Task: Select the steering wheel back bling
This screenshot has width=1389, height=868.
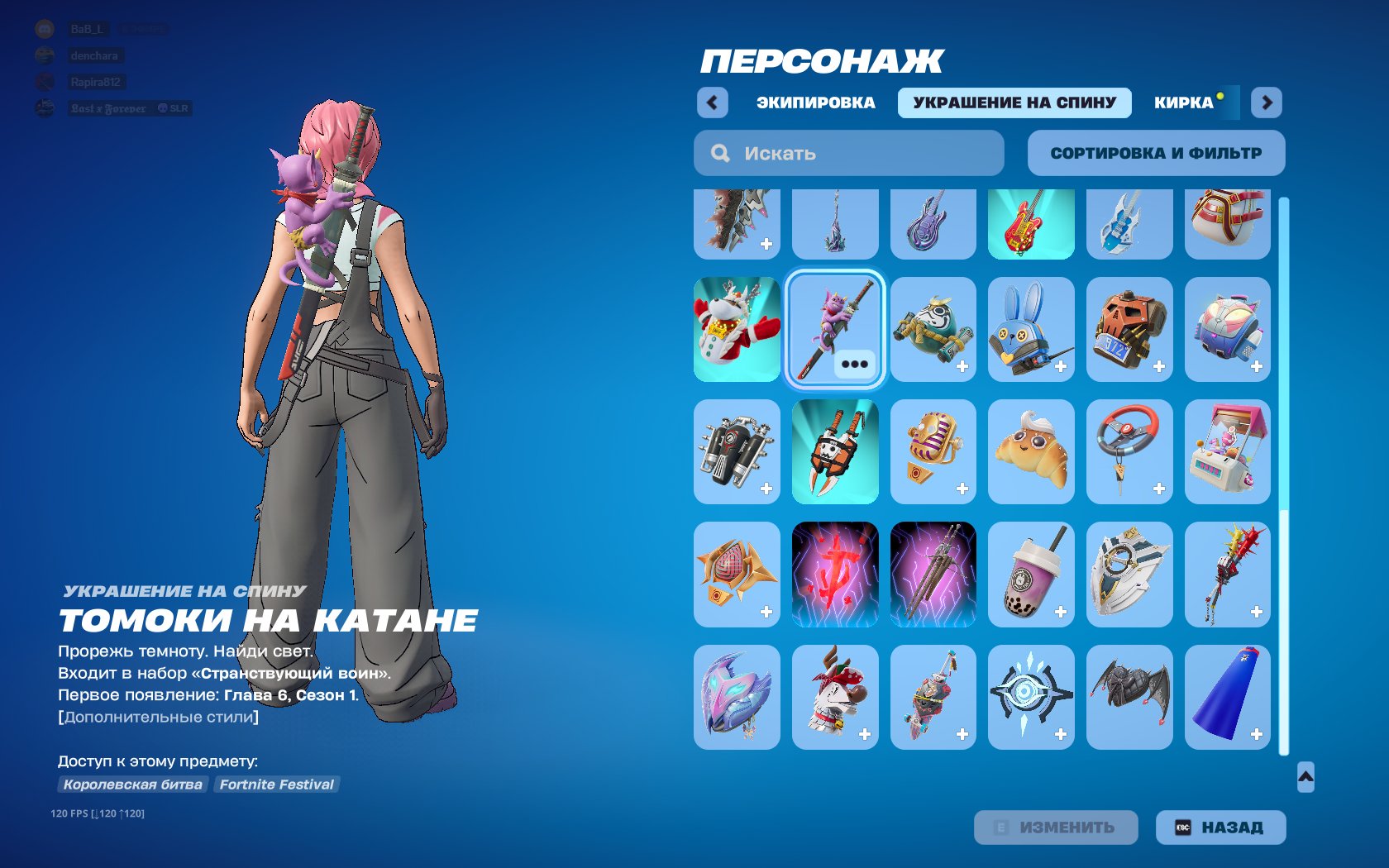Action: click(x=1129, y=451)
